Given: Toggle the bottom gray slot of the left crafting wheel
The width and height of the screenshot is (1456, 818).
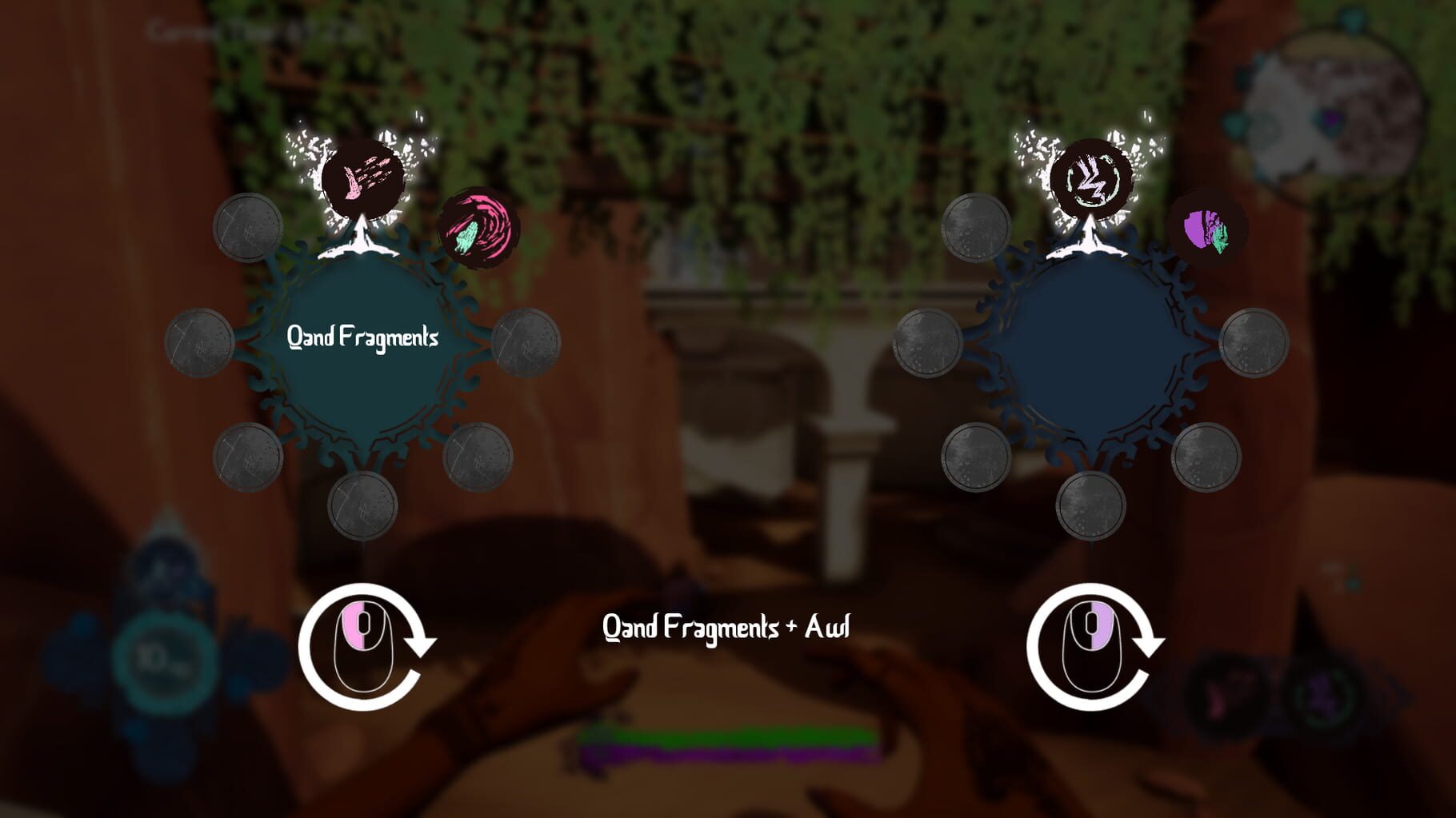Looking at the screenshot, I should point(362,504).
